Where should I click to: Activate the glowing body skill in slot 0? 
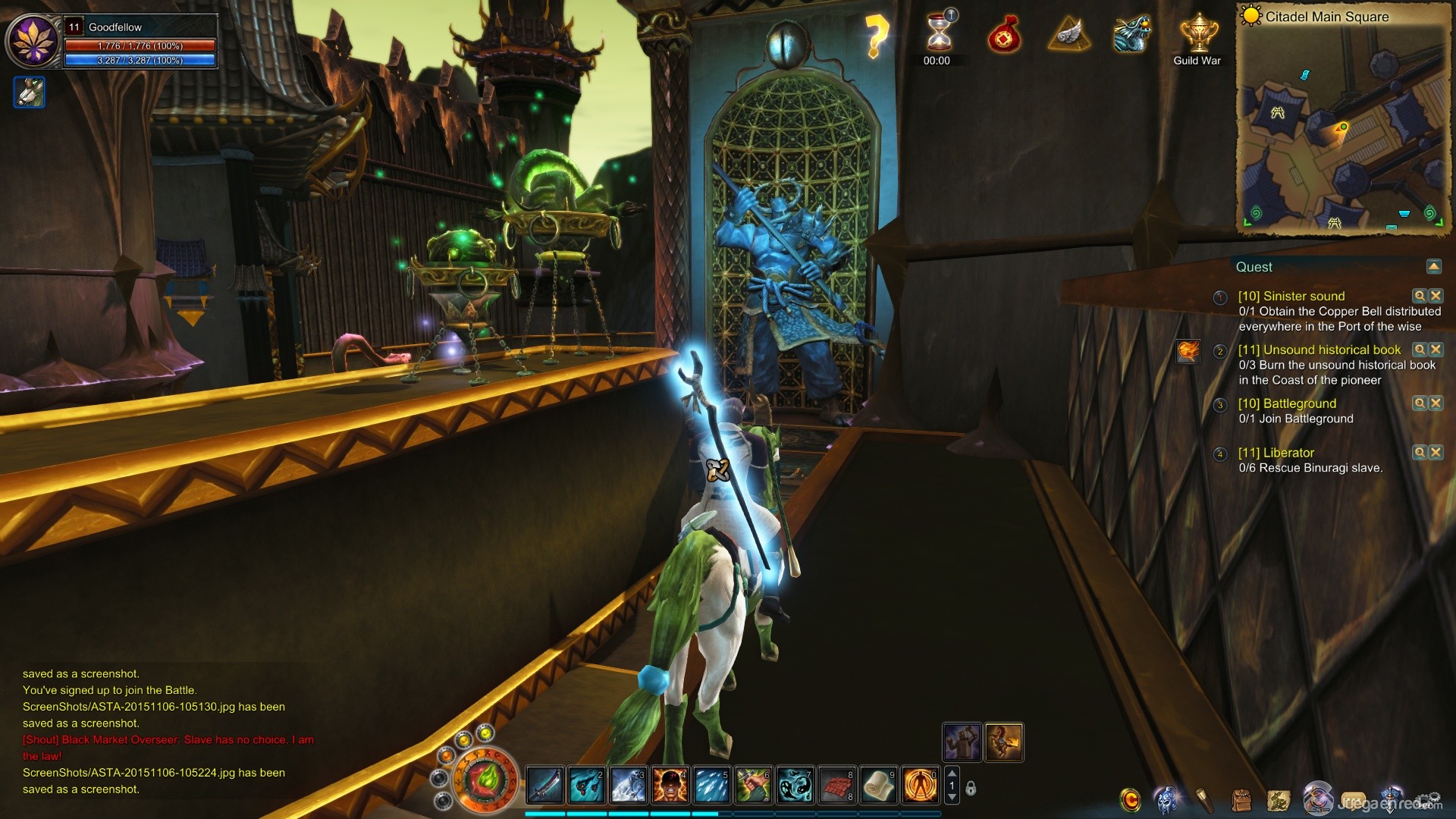(920, 785)
